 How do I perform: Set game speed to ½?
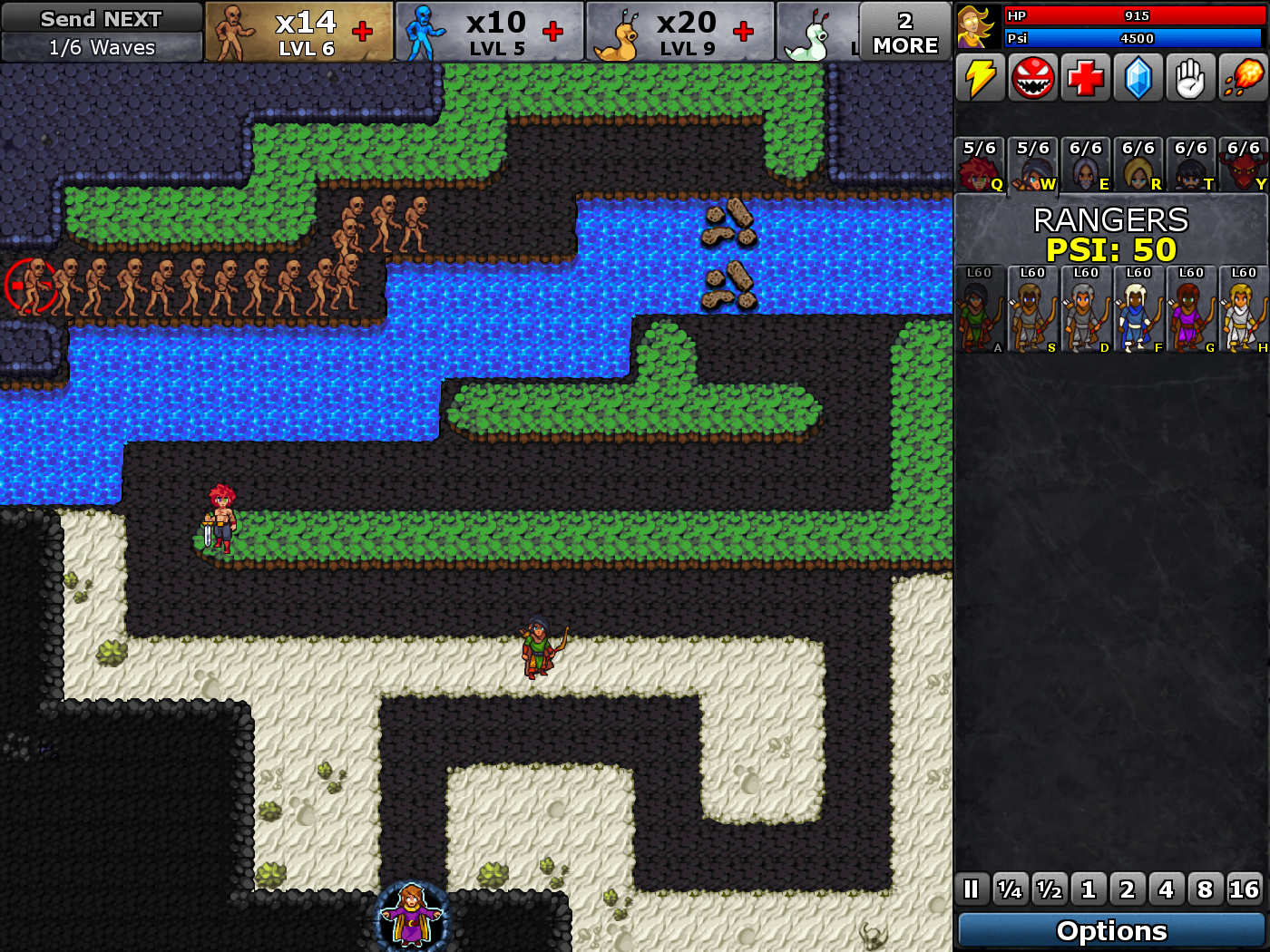click(1050, 889)
